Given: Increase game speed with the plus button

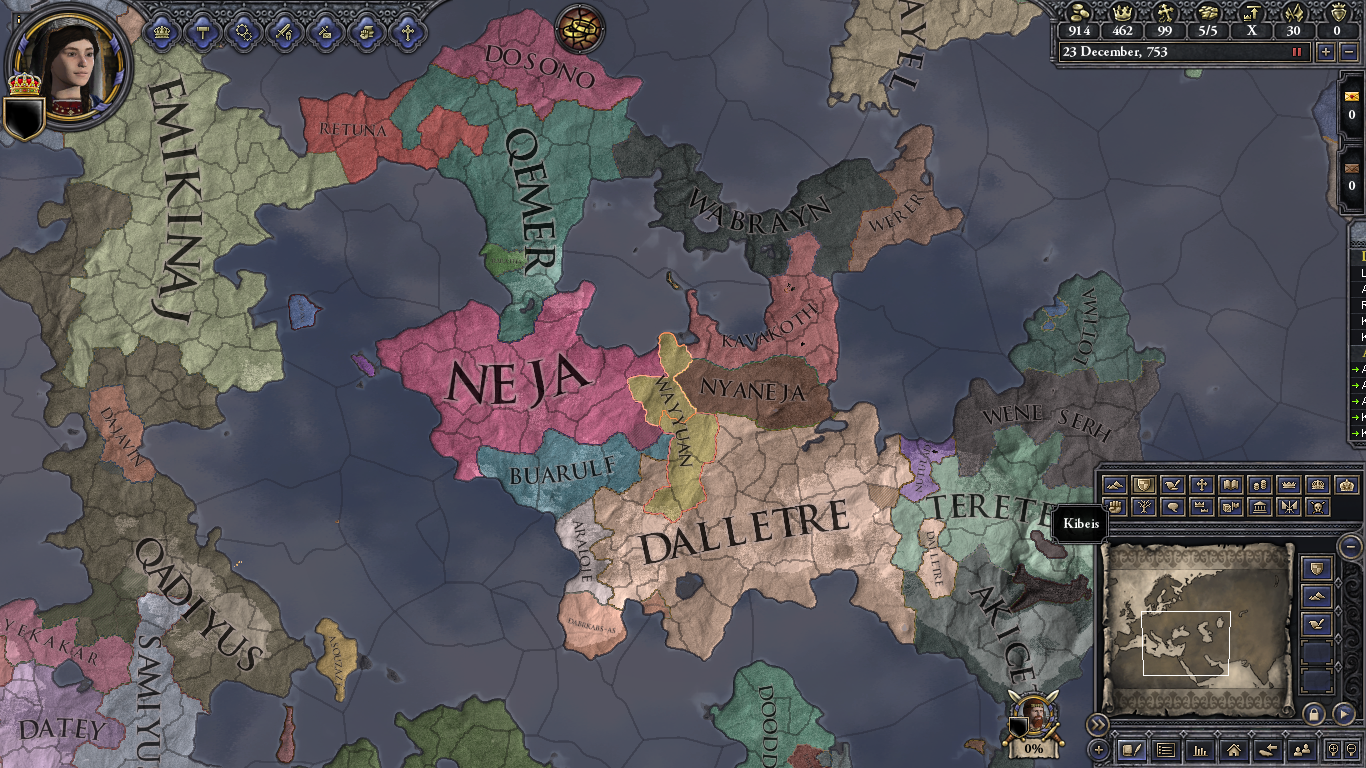Looking at the screenshot, I should coord(1326,52).
